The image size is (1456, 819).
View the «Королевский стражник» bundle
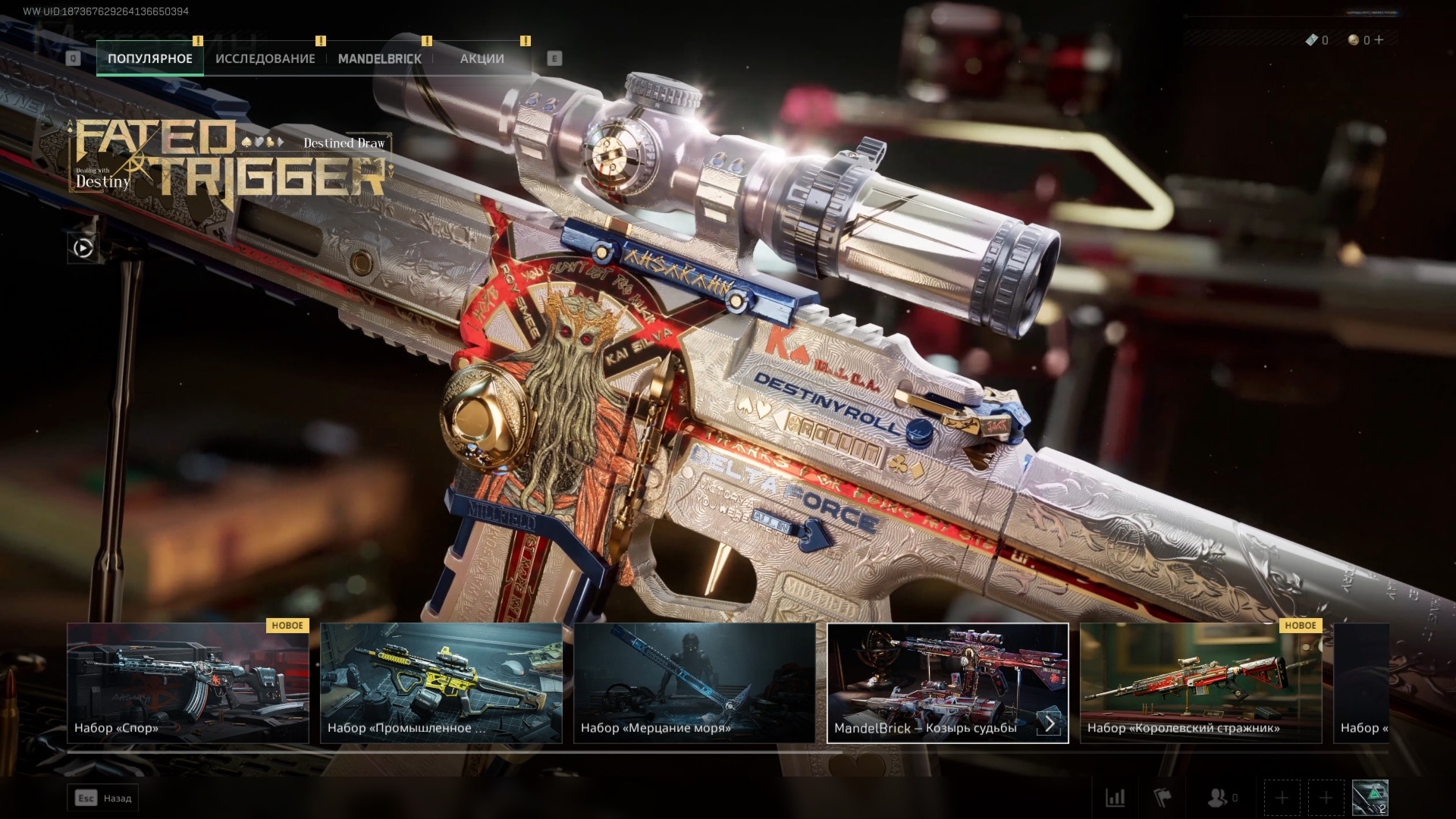tap(1200, 682)
